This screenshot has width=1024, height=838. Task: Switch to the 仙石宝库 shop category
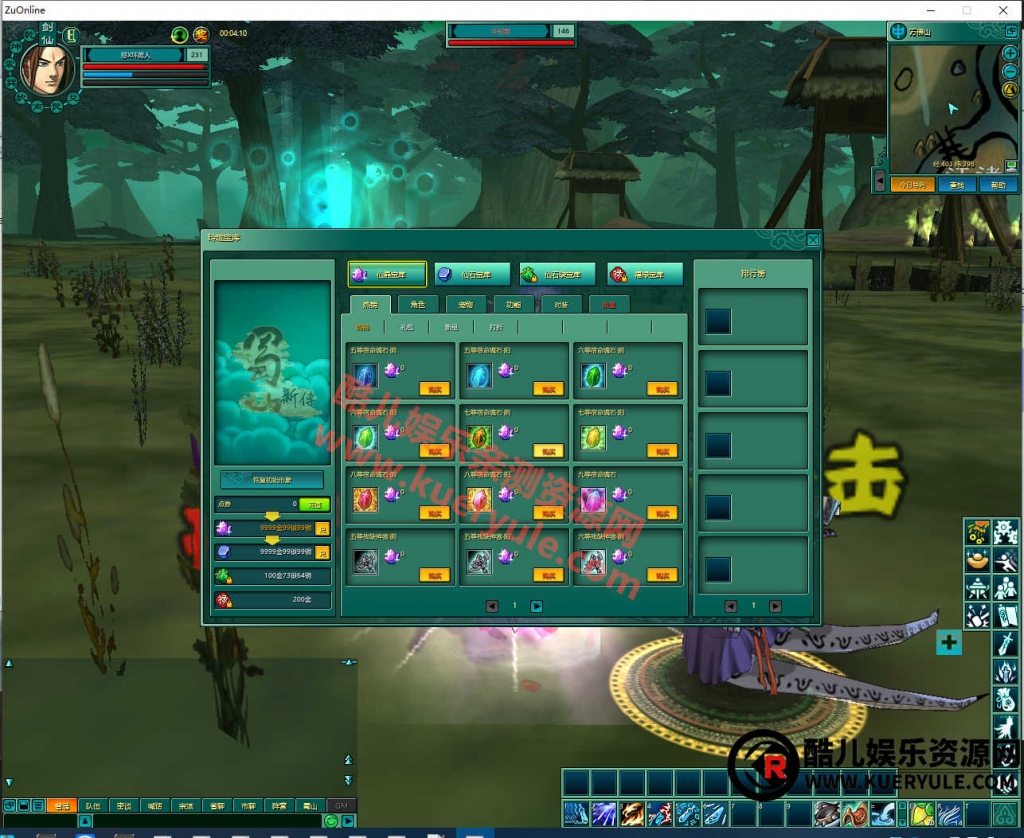click(x=473, y=274)
